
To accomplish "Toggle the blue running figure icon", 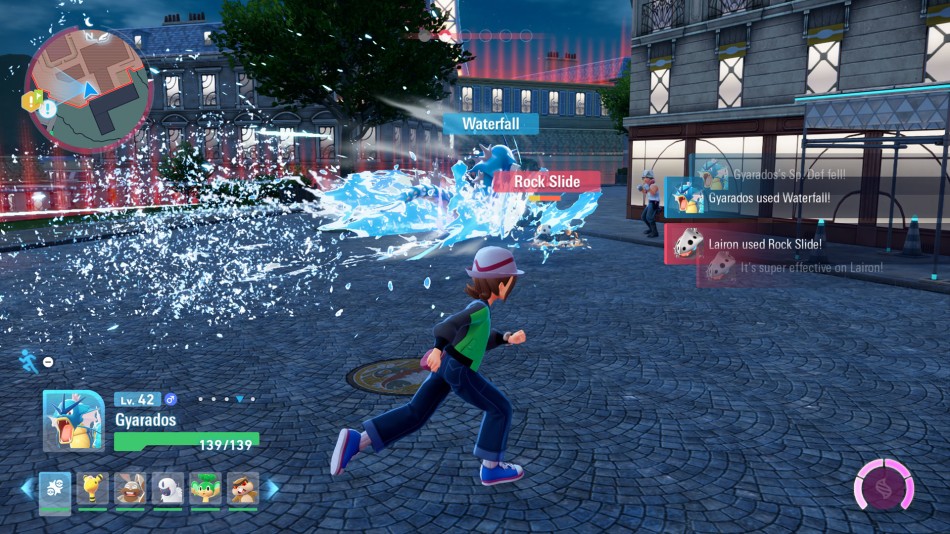I will (x=30, y=361).
